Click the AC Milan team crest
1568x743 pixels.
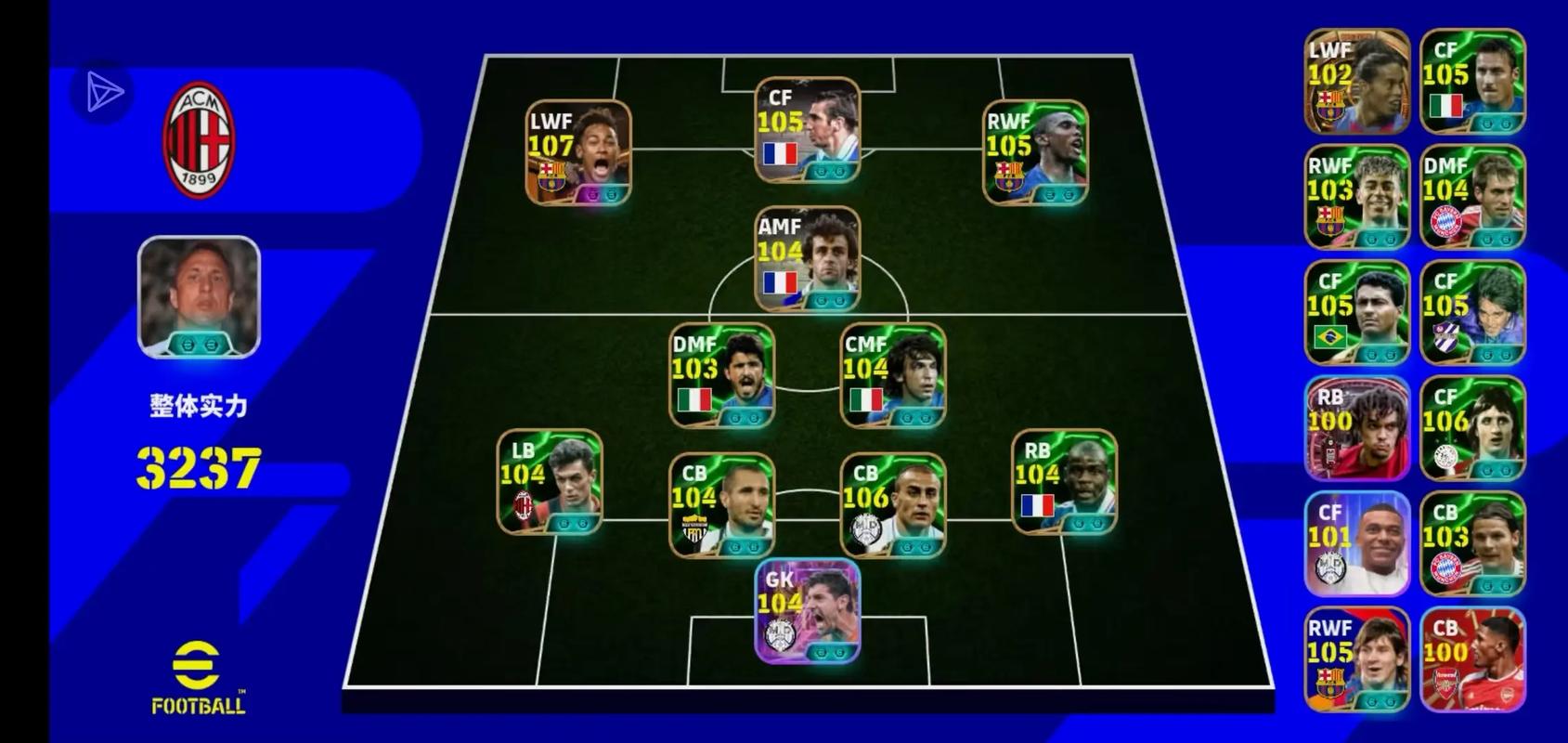point(199,140)
